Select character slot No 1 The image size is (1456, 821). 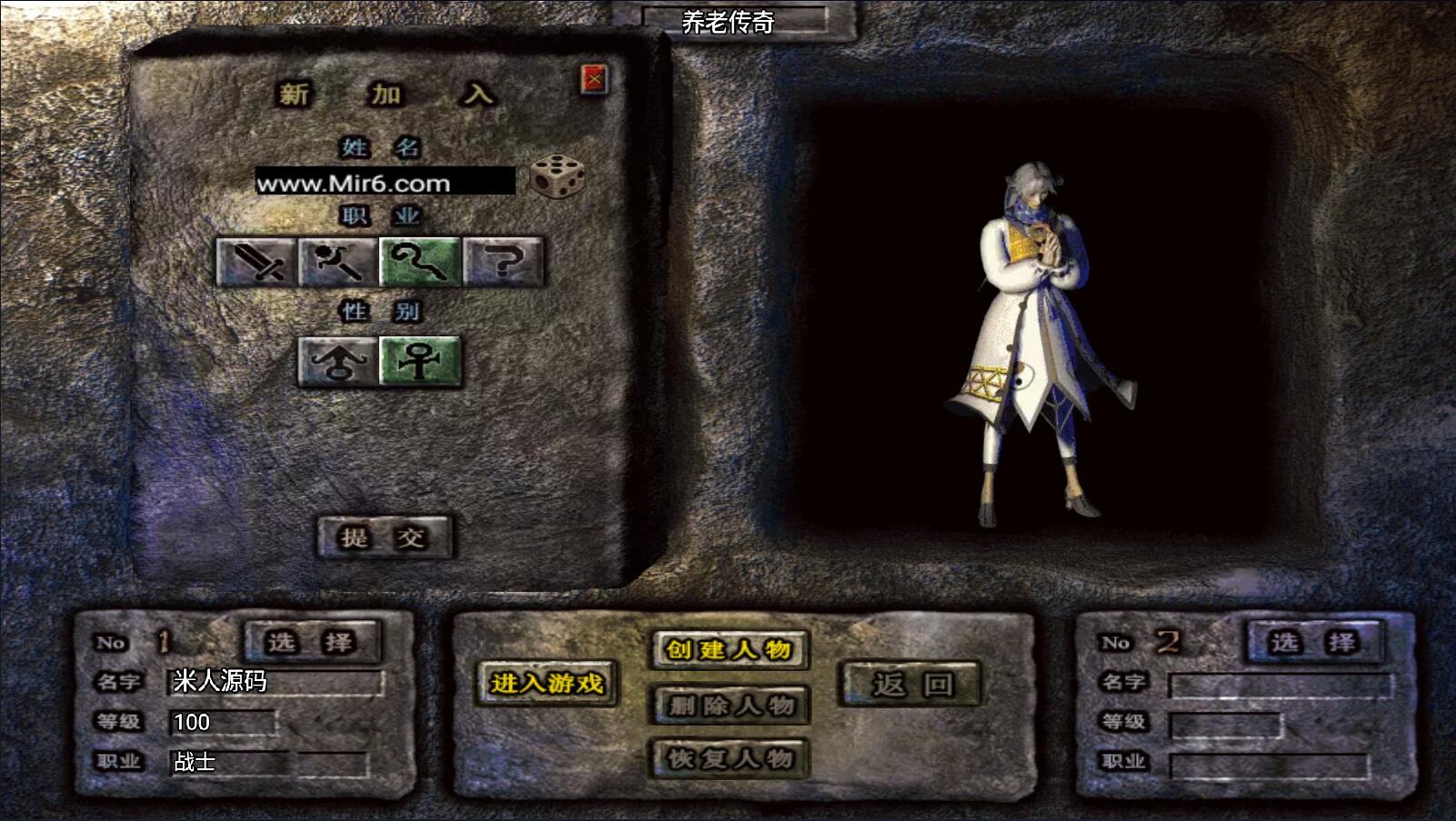pos(312,643)
